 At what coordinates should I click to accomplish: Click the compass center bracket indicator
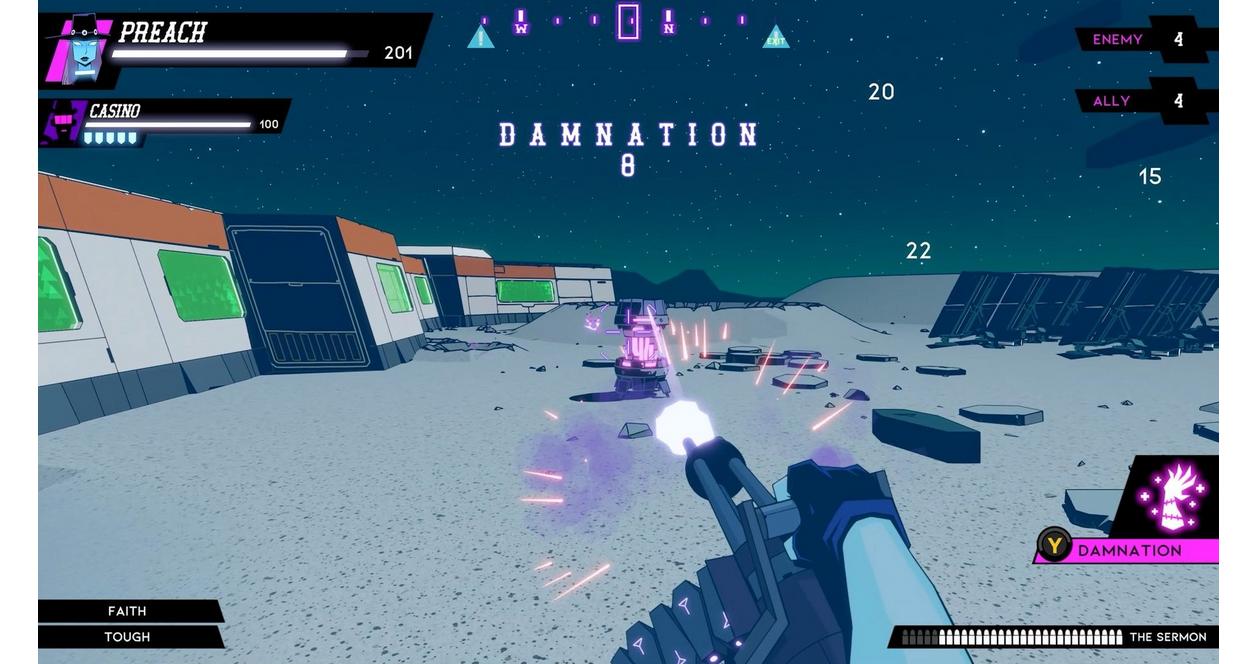(628, 21)
